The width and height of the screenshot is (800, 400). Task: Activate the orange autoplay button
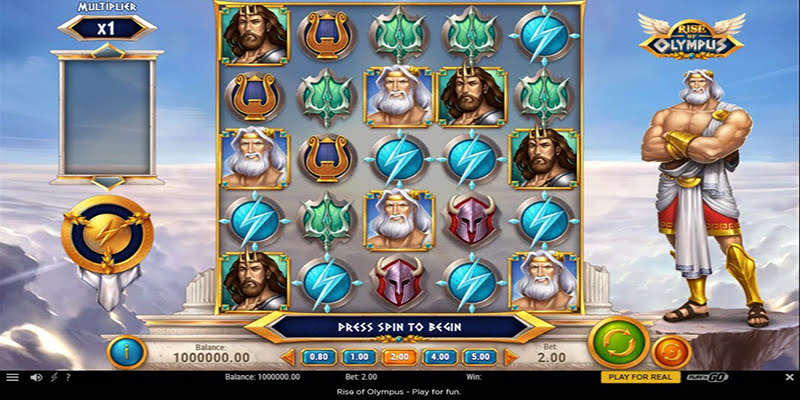click(x=669, y=351)
